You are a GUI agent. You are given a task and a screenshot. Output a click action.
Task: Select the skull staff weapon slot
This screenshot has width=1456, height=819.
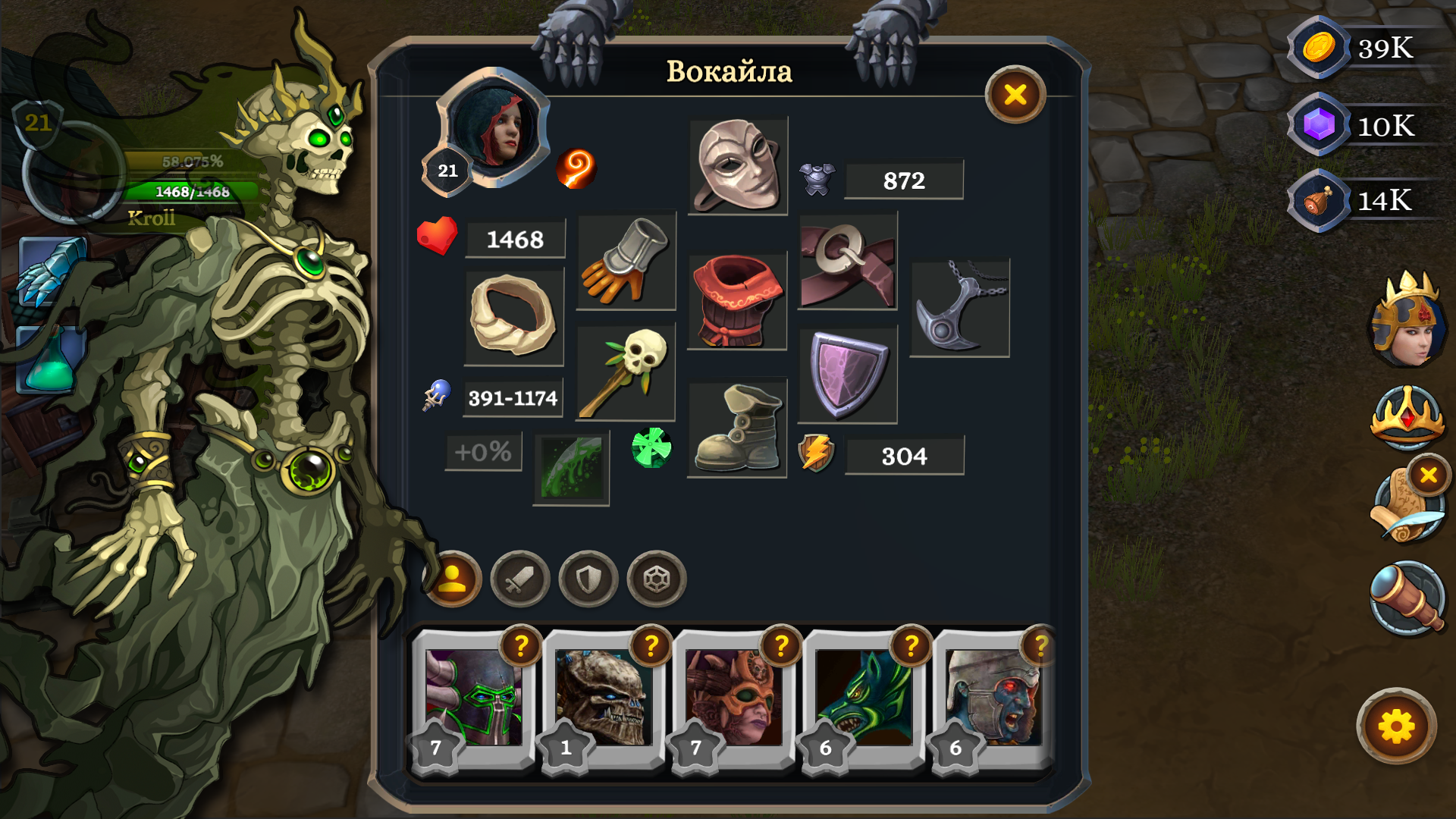tap(626, 372)
